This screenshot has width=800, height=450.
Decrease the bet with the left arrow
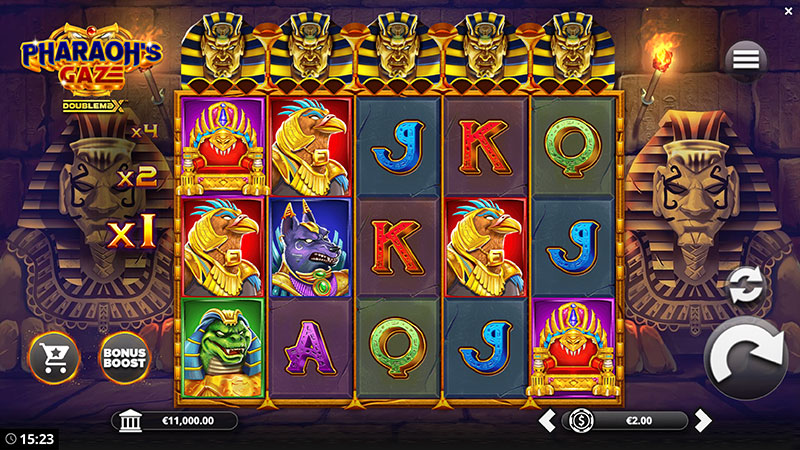coord(547,420)
